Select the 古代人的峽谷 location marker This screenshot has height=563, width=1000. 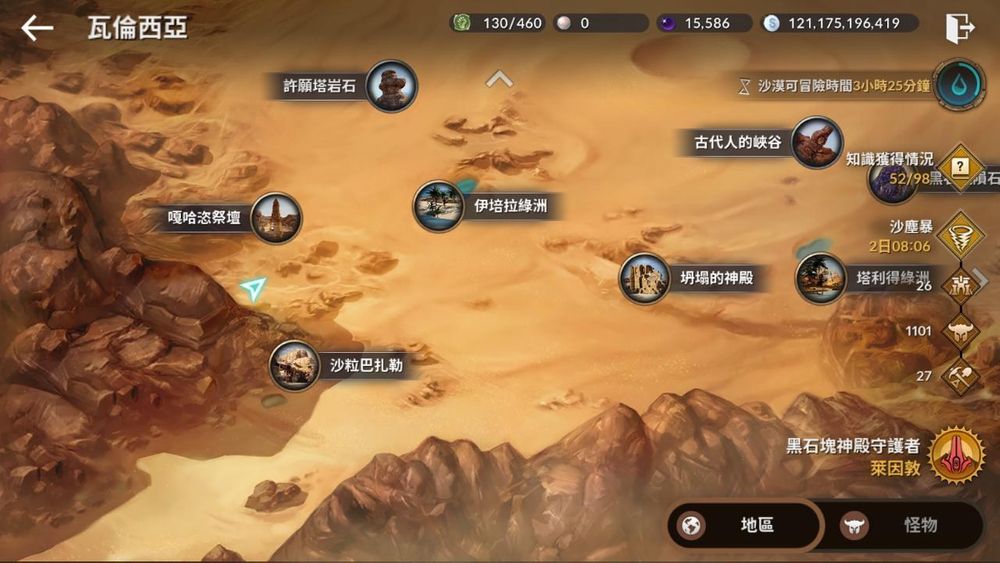point(816,142)
